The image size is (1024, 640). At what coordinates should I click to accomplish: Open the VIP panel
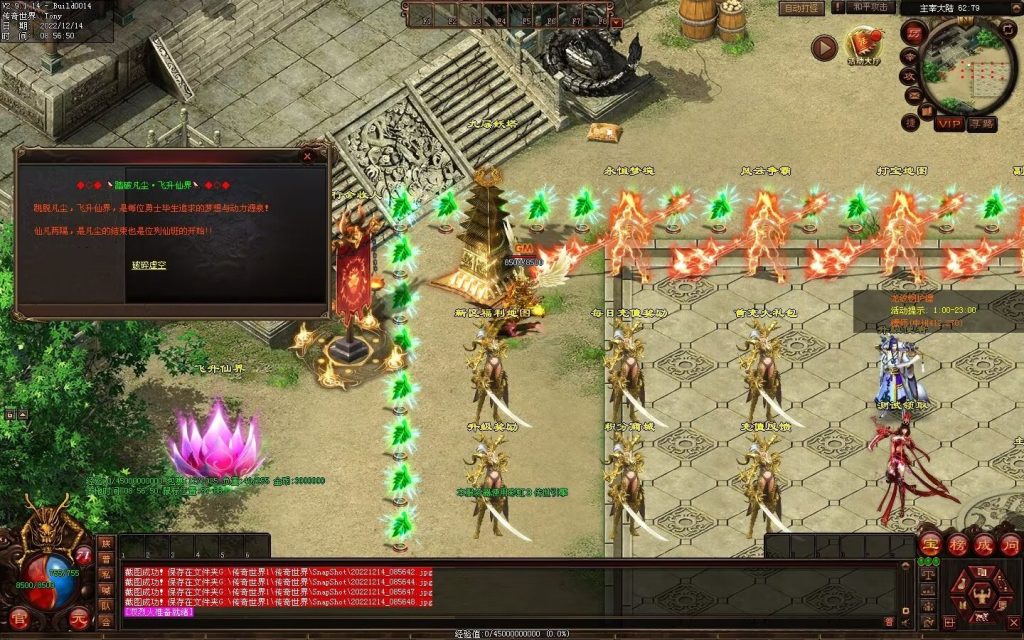pos(949,123)
